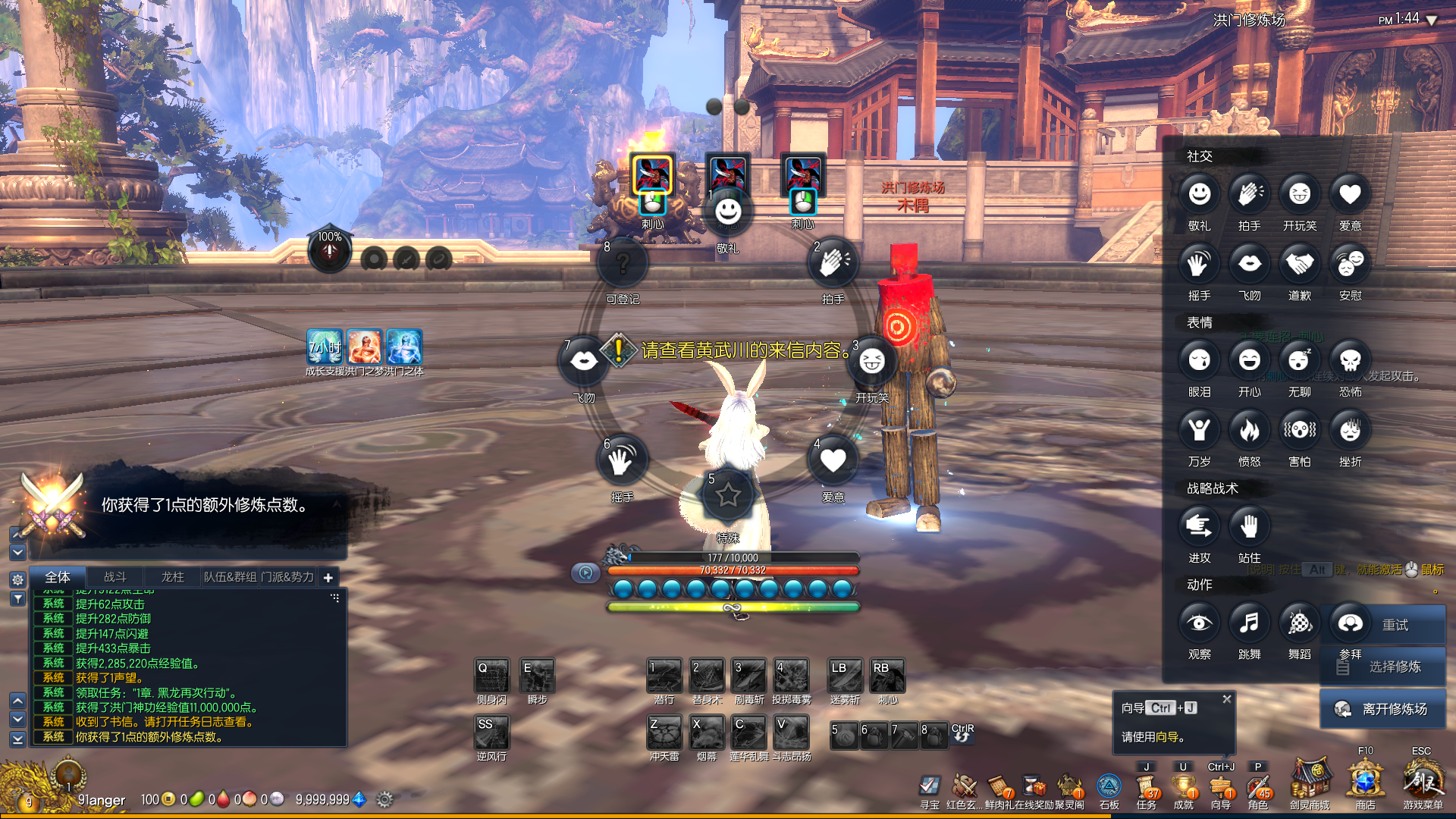Open the 角色 character sheet icon
The height and width of the screenshot is (819, 1456).
click(x=1257, y=789)
